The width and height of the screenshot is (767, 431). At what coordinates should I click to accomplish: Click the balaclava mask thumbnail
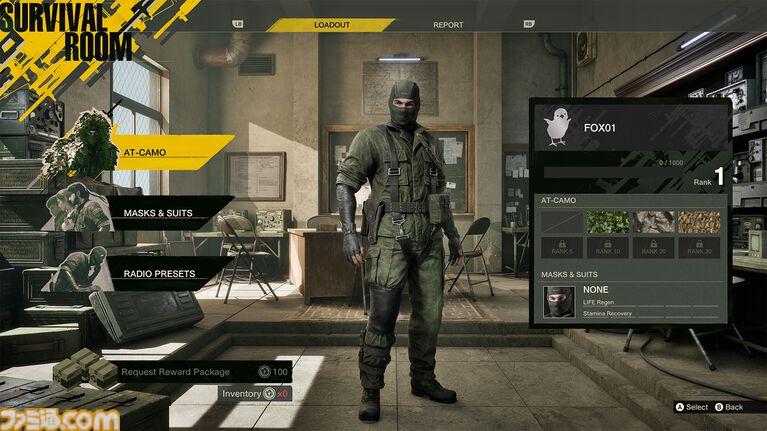click(x=559, y=301)
